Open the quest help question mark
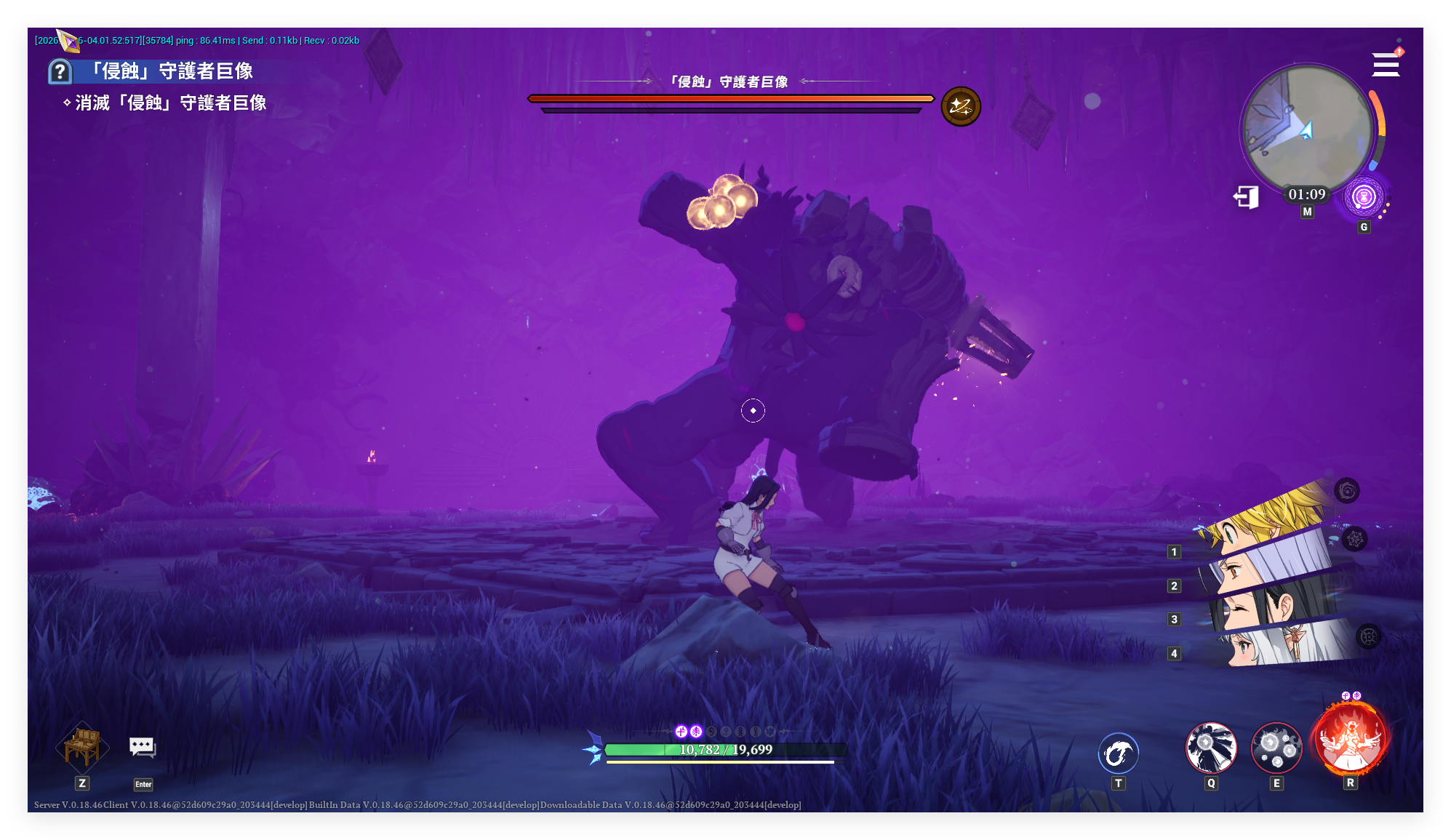1451x840 pixels. (60, 71)
